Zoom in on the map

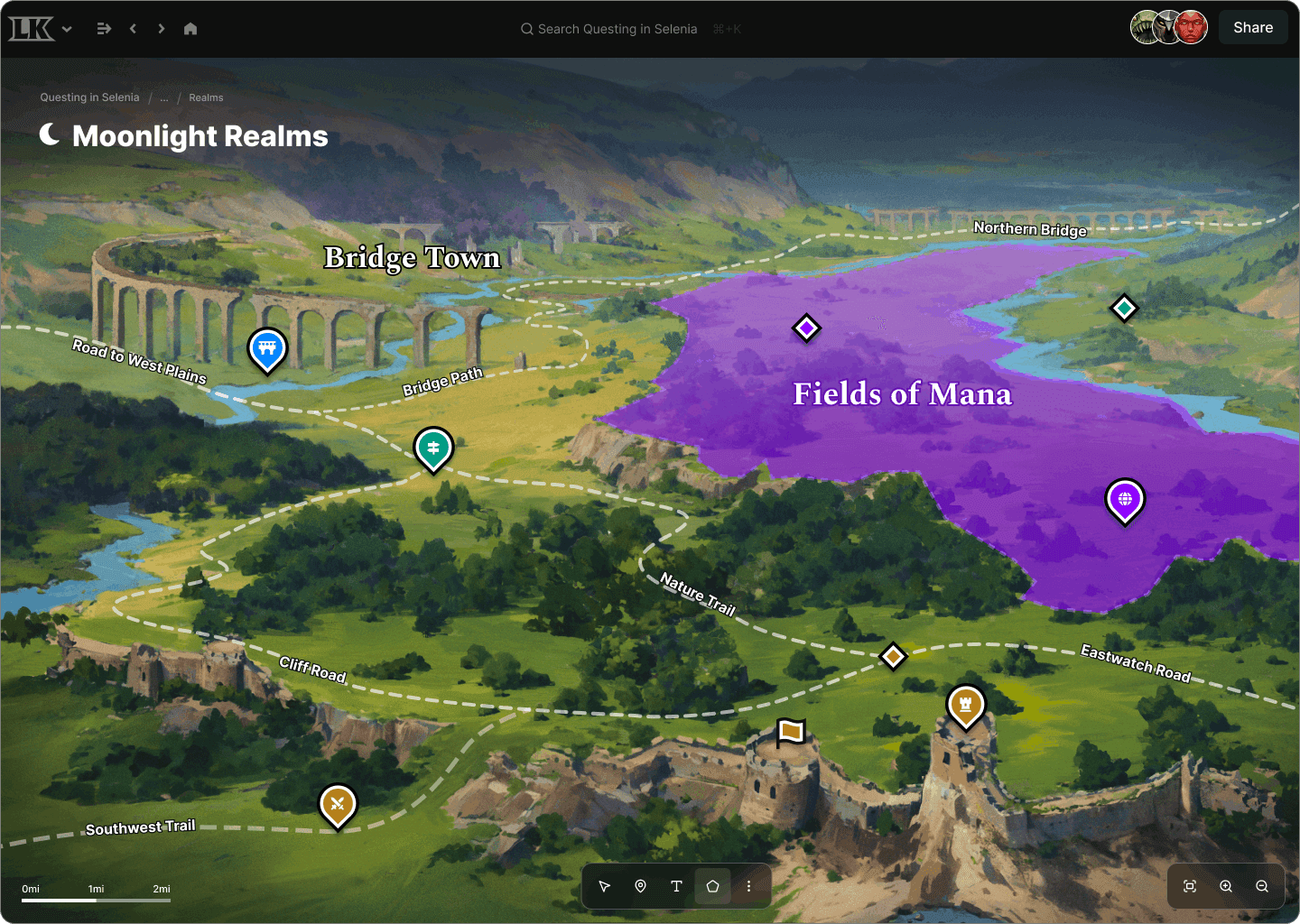(x=1226, y=886)
